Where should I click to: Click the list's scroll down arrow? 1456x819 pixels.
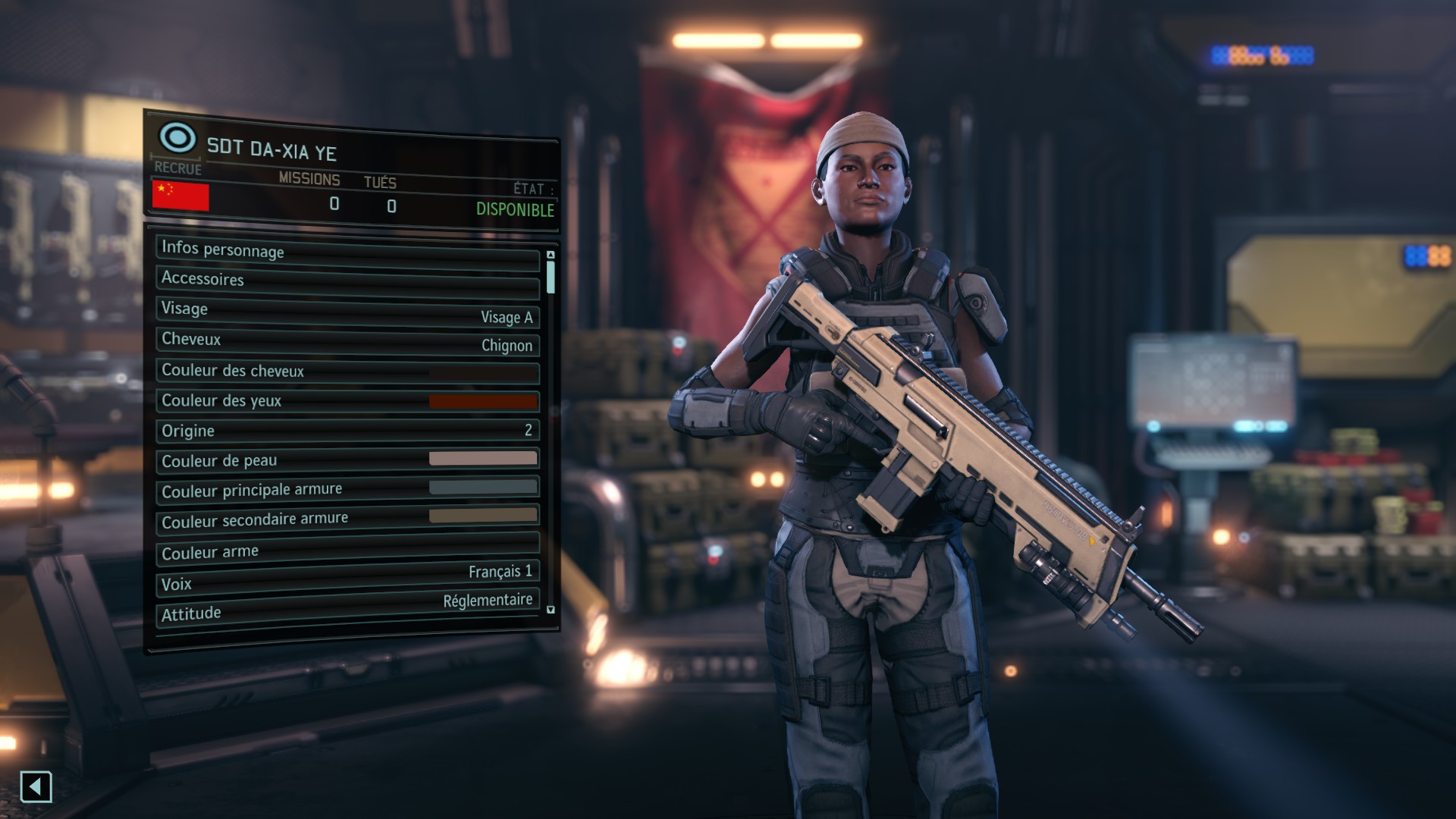click(x=551, y=610)
